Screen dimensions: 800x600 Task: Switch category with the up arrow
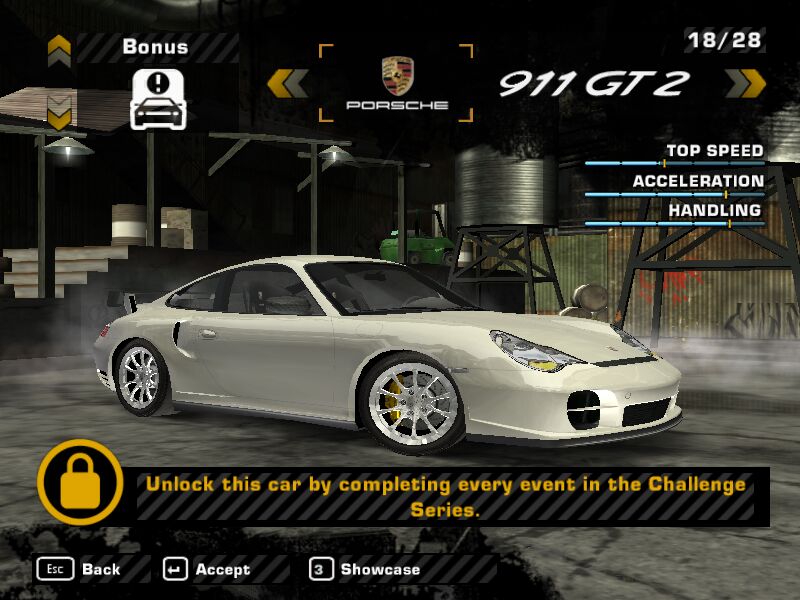coord(59,46)
